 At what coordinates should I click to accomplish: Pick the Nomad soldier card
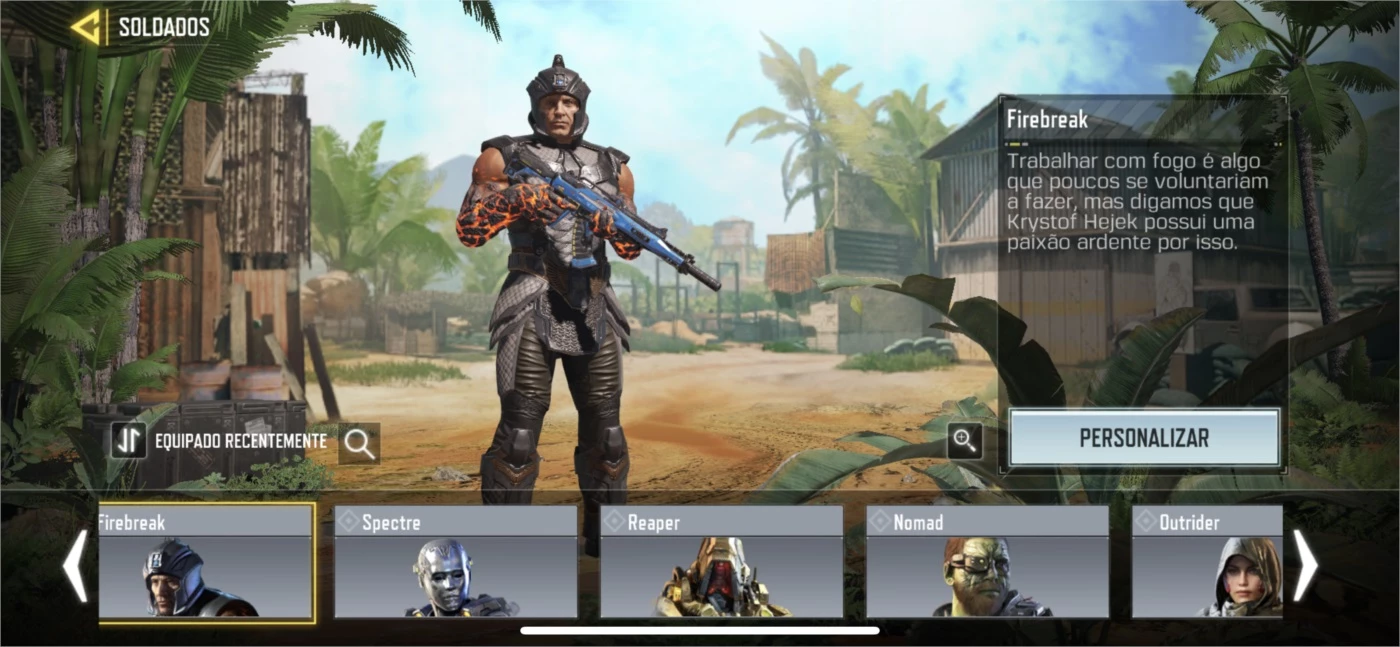click(987, 563)
